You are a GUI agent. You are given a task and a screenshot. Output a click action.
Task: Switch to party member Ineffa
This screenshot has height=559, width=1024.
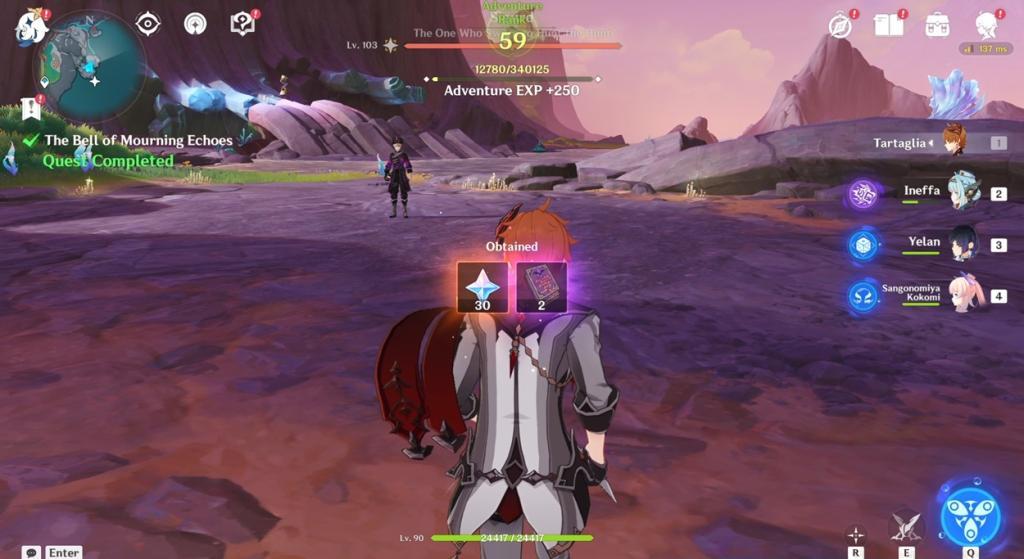coord(962,192)
